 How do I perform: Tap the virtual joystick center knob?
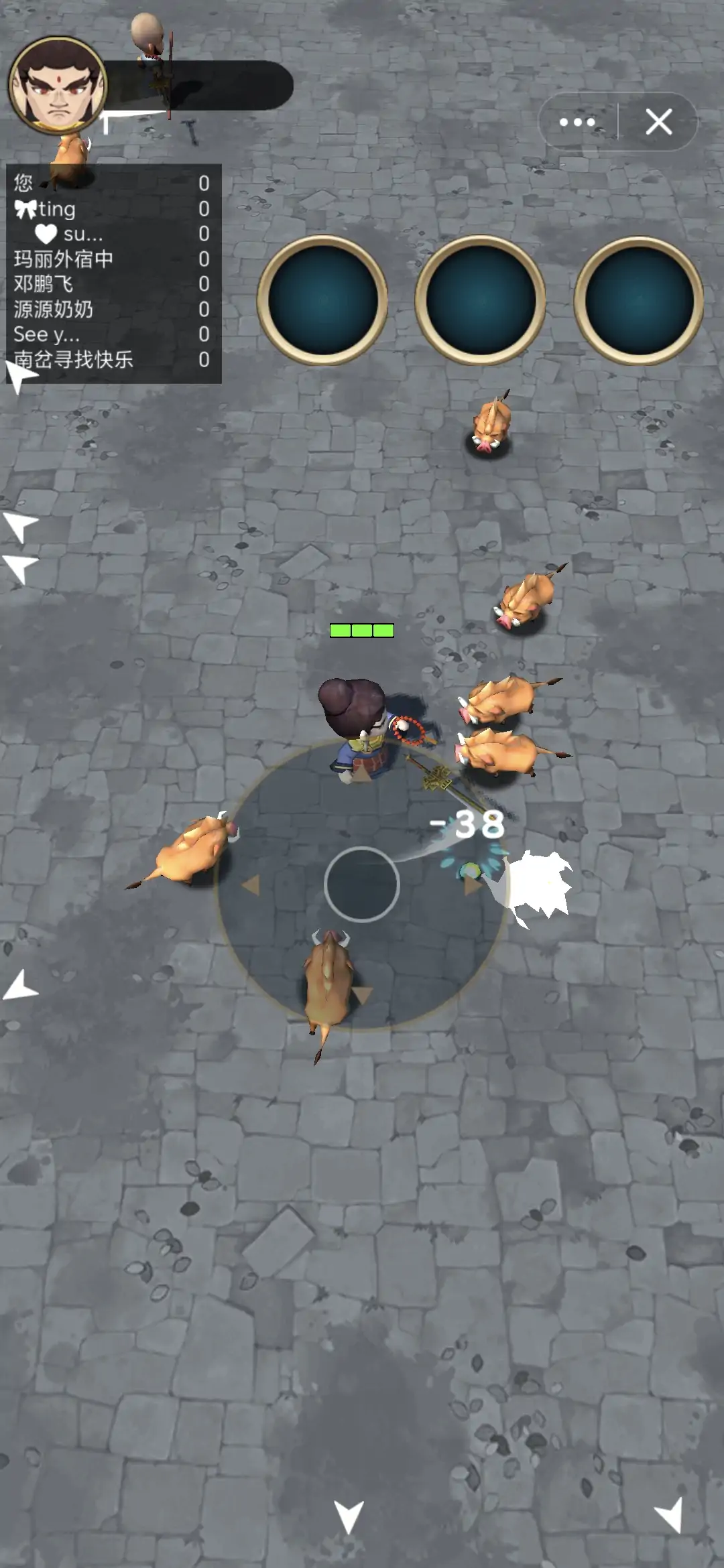(362, 885)
